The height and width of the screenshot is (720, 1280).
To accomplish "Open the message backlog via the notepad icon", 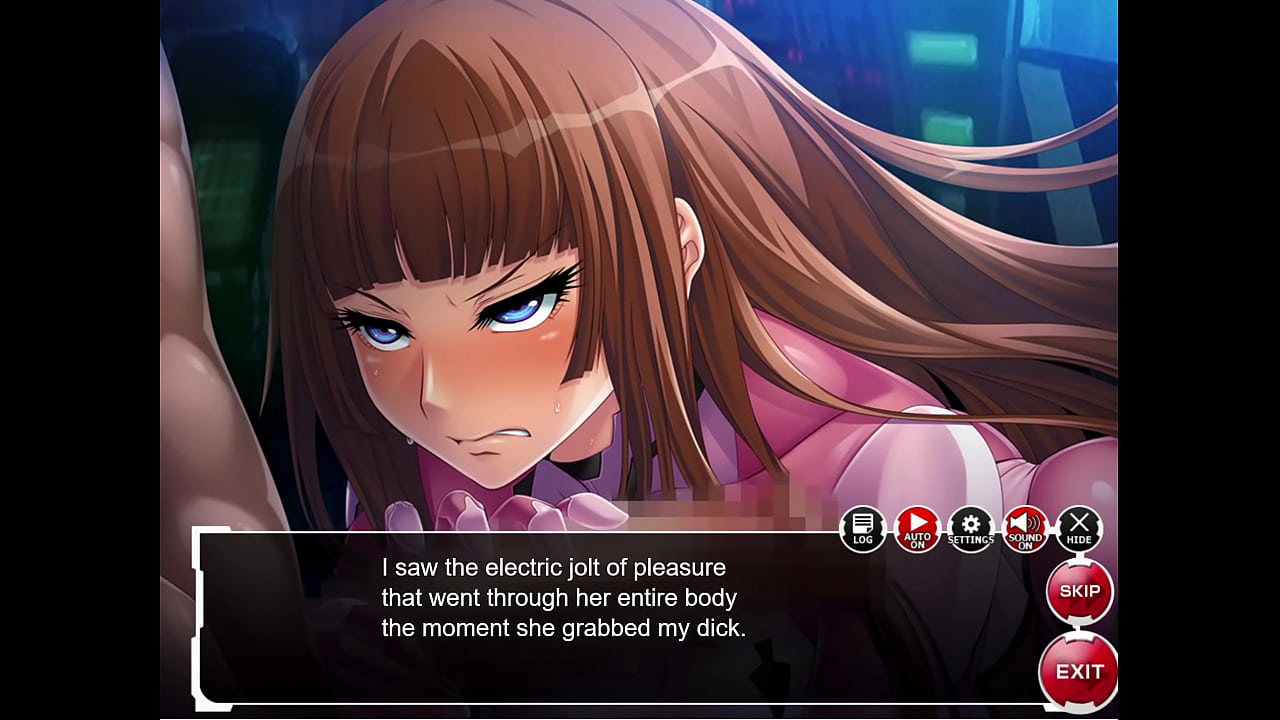I will [861, 527].
